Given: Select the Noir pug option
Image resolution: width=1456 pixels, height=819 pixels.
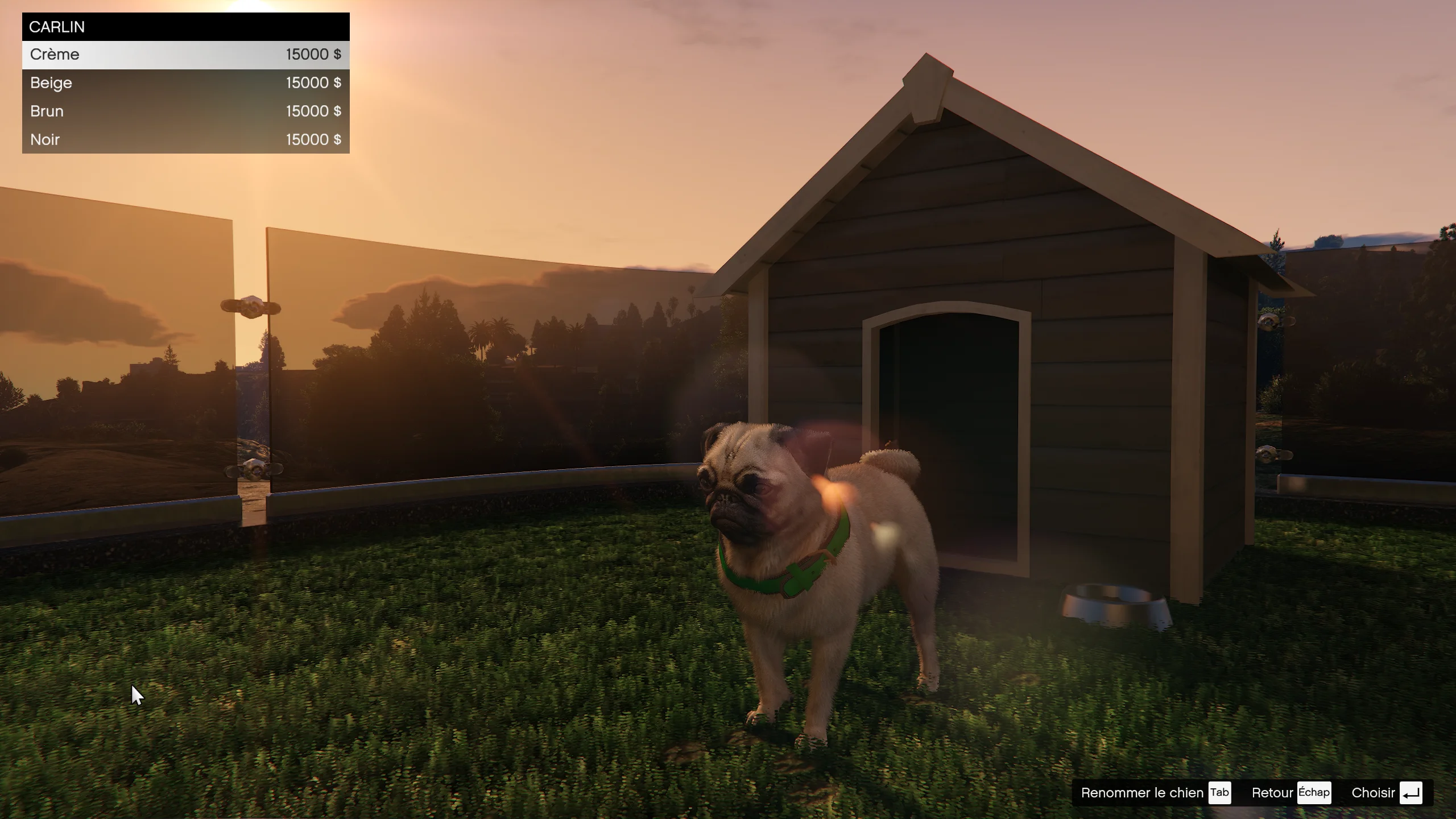Looking at the screenshot, I should click(x=185, y=140).
